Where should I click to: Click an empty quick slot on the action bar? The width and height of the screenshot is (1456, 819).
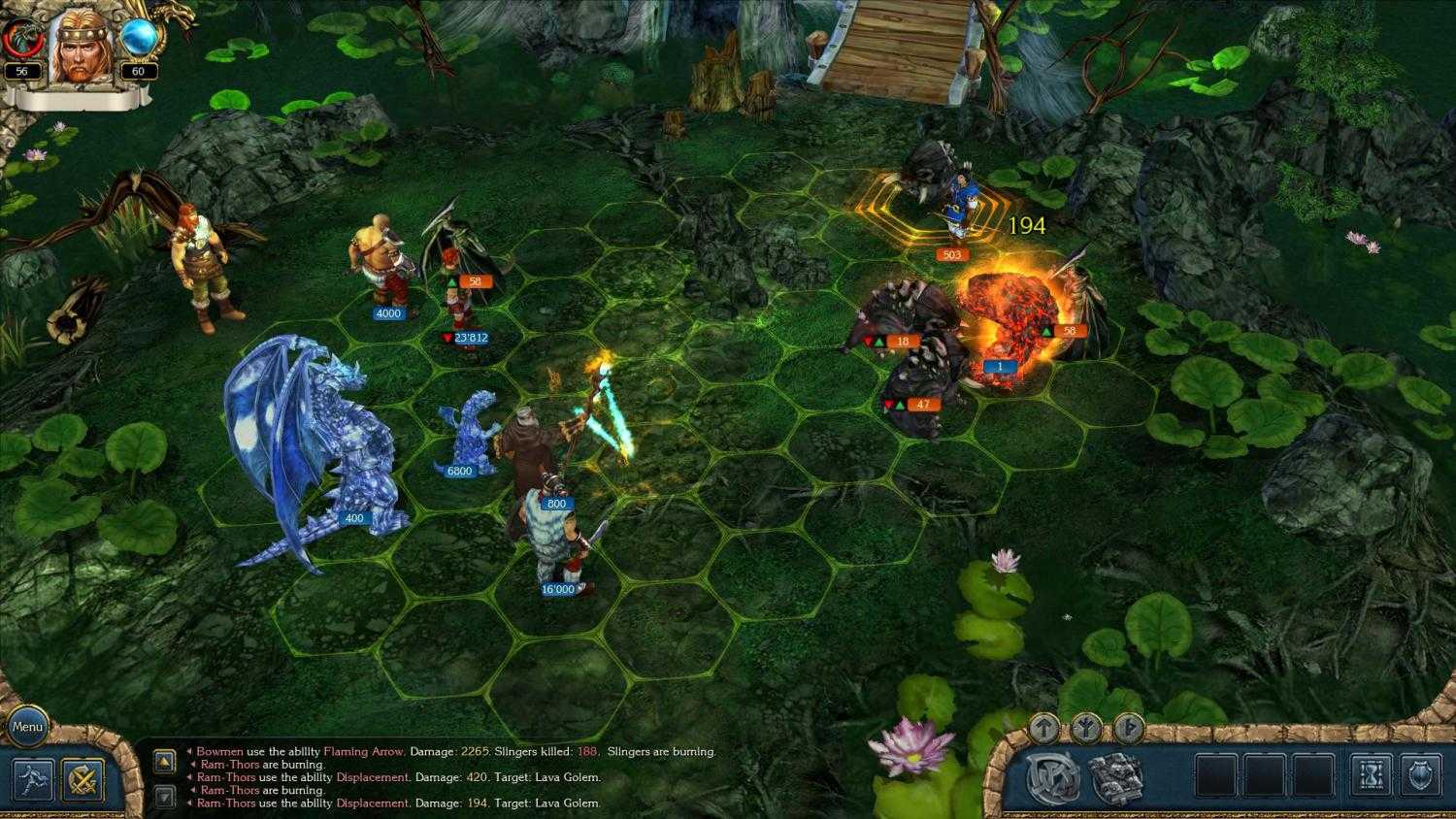click(x=1216, y=776)
